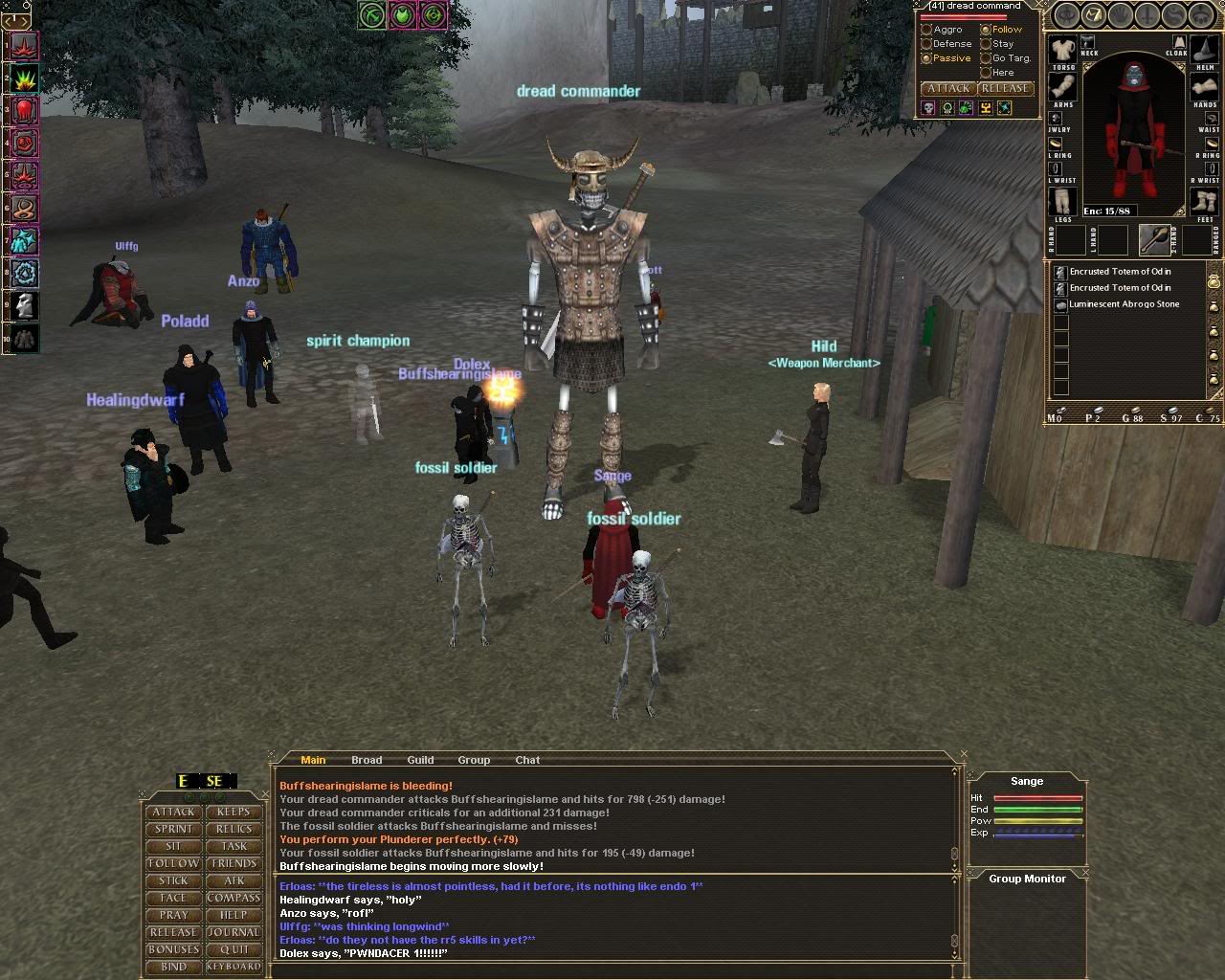
Task: Open the JOURNAL from the command panel
Action: click(x=234, y=932)
